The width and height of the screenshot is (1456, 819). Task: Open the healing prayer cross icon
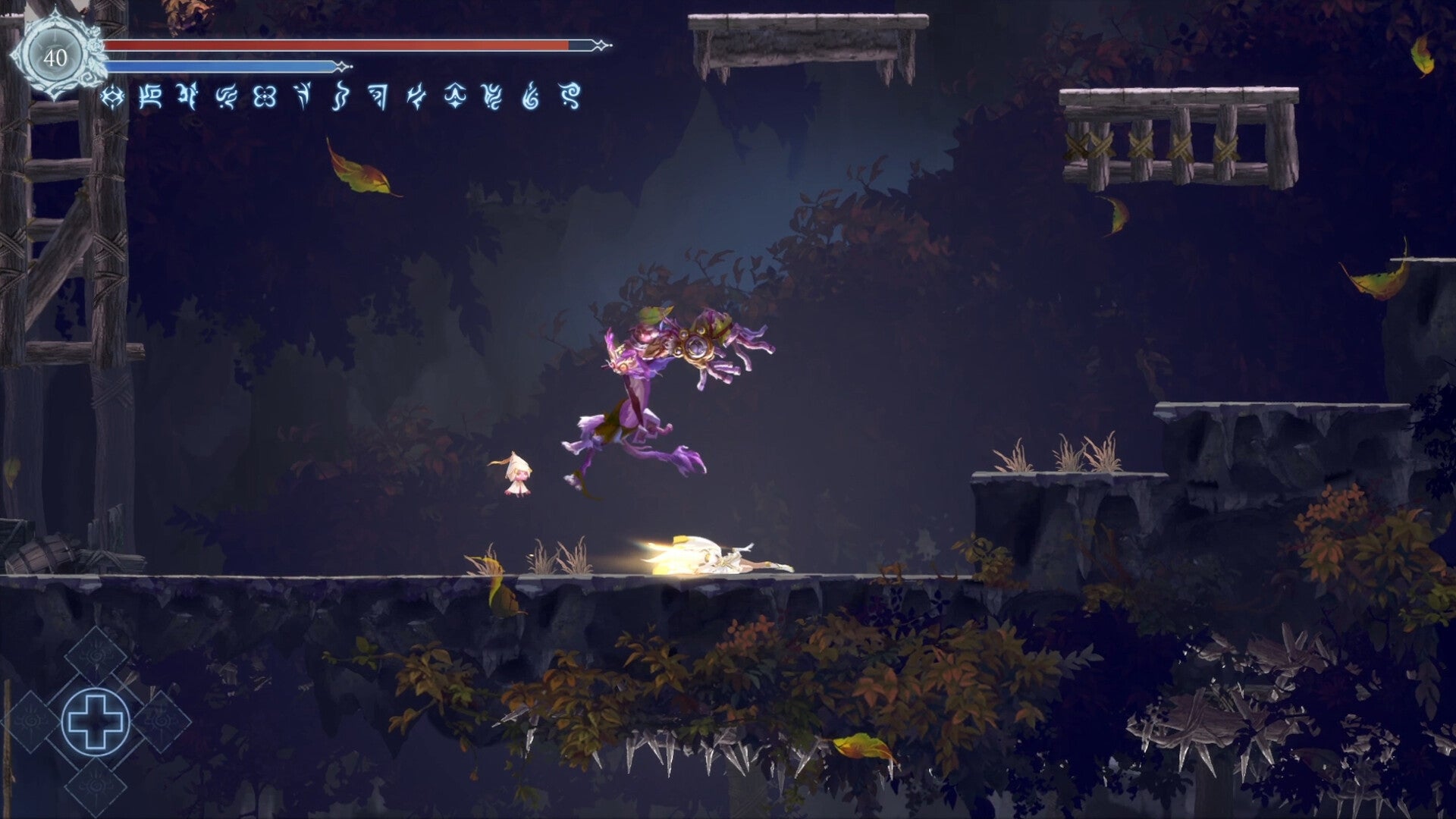coord(96,720)
